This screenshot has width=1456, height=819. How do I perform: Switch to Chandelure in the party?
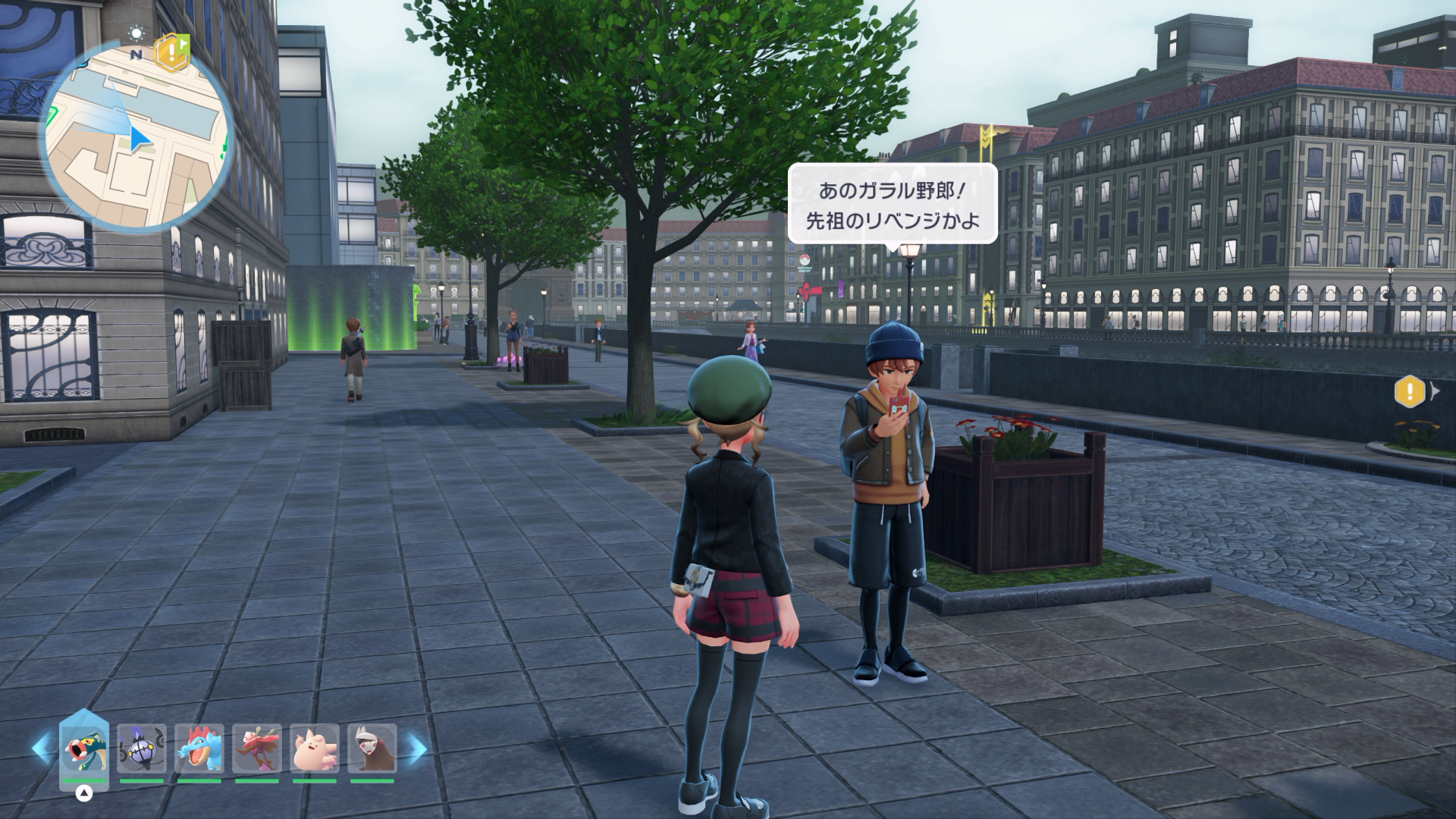click(x=141, y=748)
